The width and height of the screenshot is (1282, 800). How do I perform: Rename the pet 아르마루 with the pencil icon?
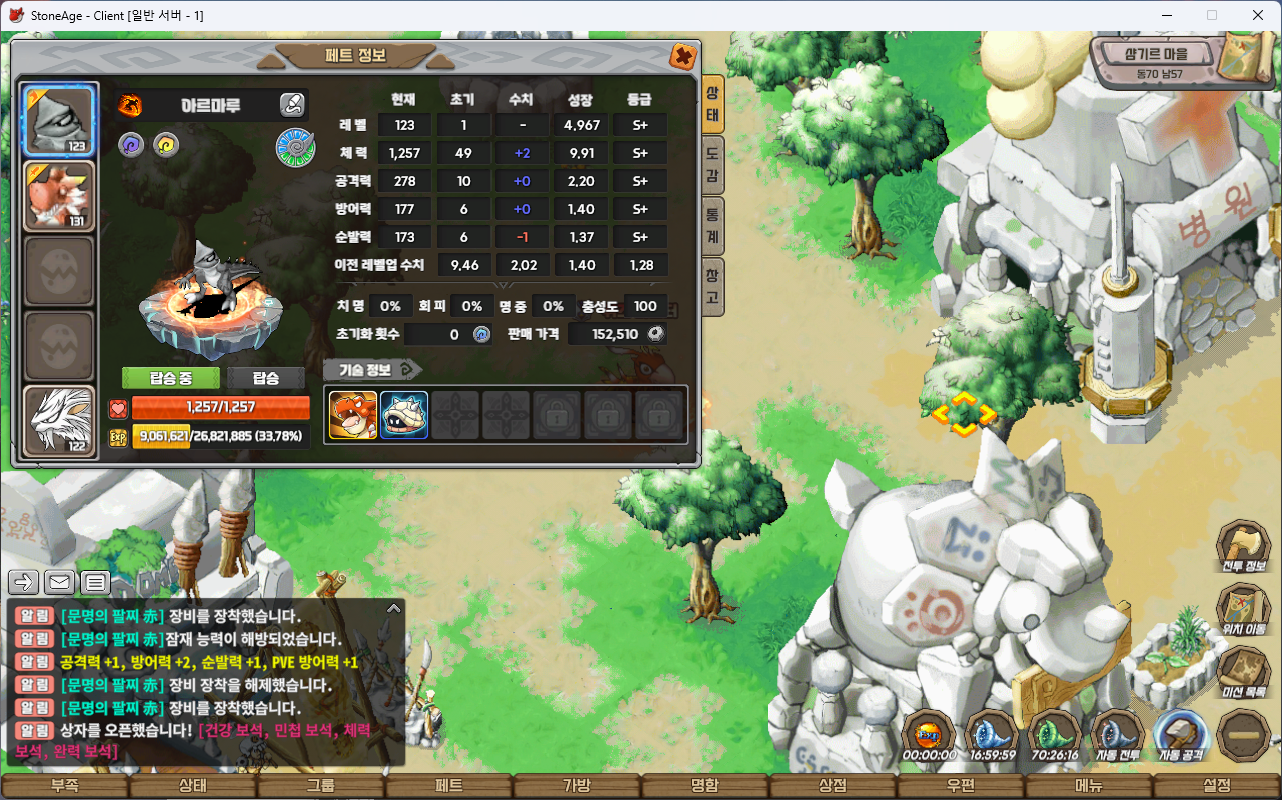coord(291,104)
